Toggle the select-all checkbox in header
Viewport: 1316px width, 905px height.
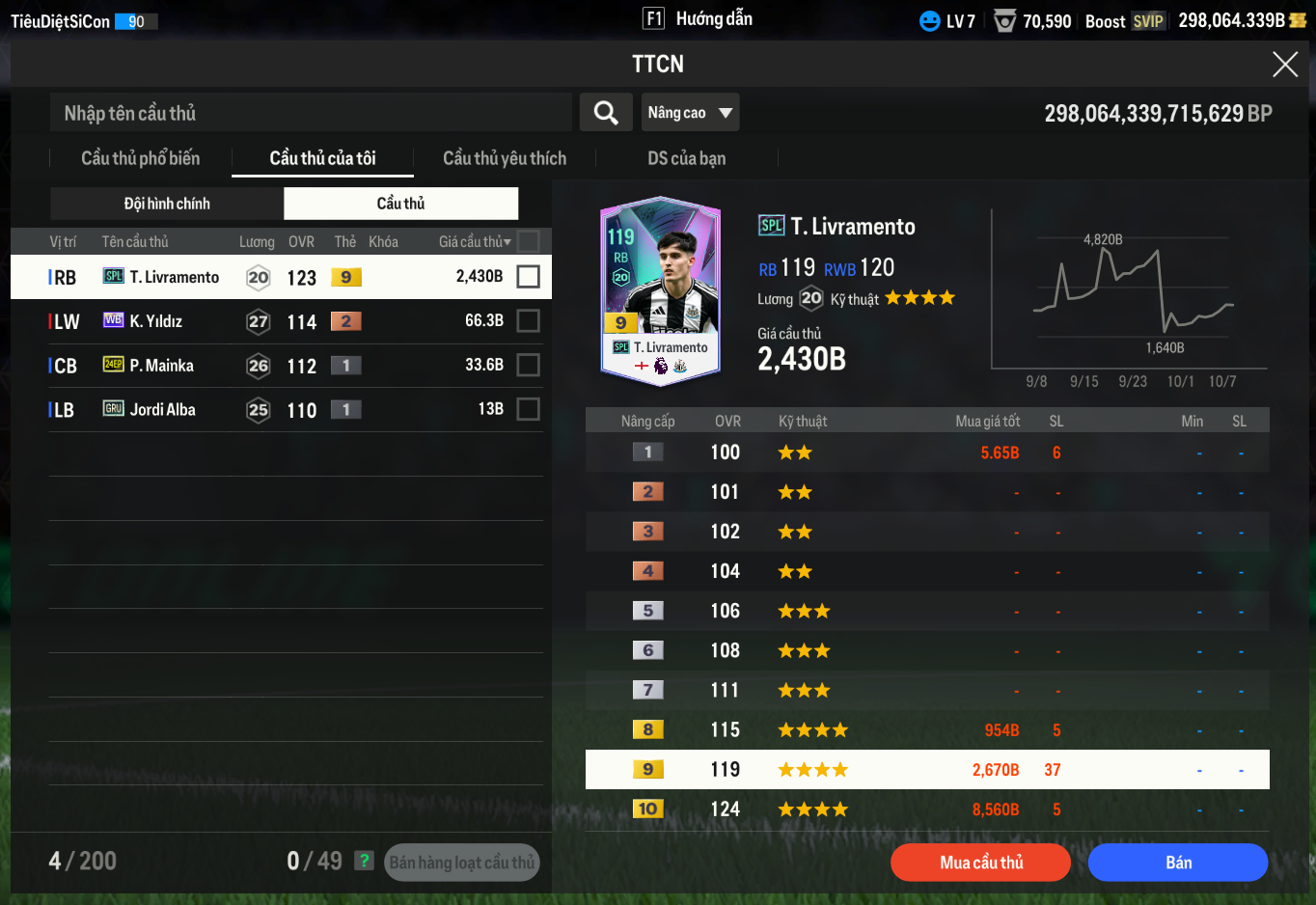pyautogui.click(x=528, y=241)
